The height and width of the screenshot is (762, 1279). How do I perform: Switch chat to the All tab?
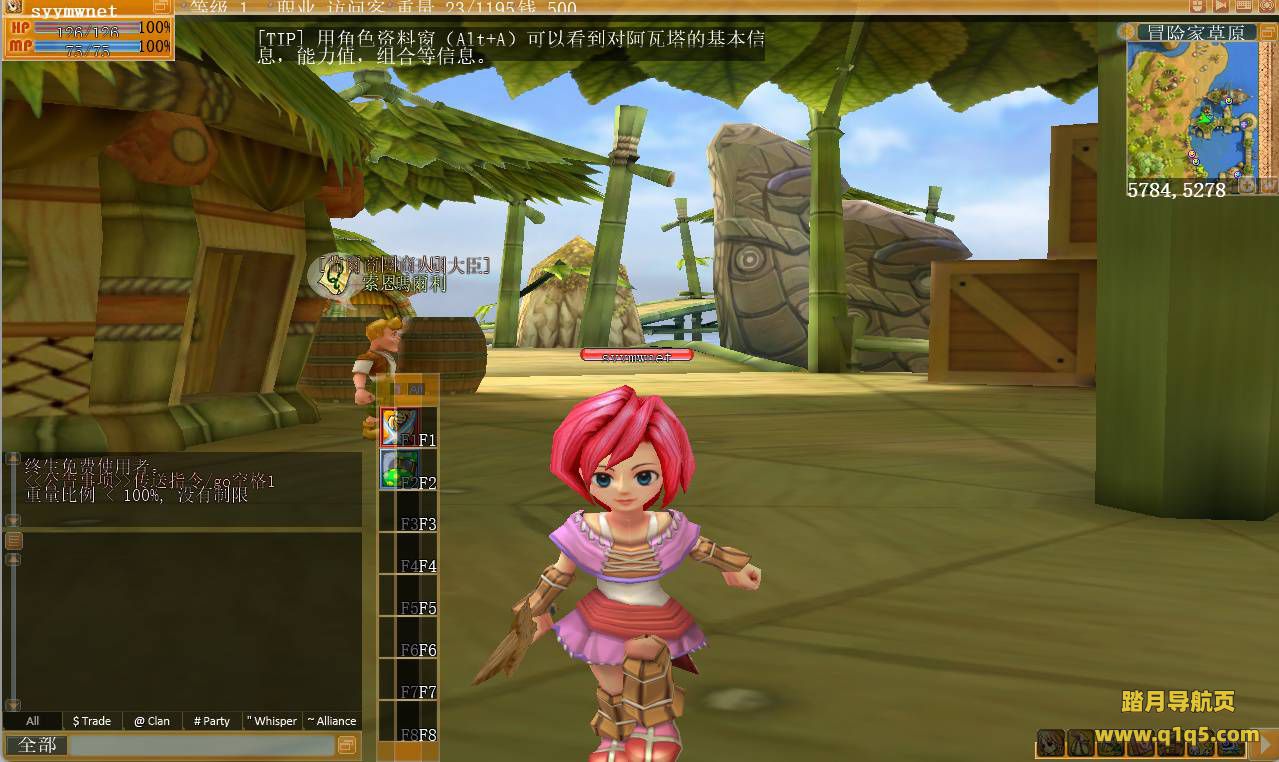tap(33, 720)
